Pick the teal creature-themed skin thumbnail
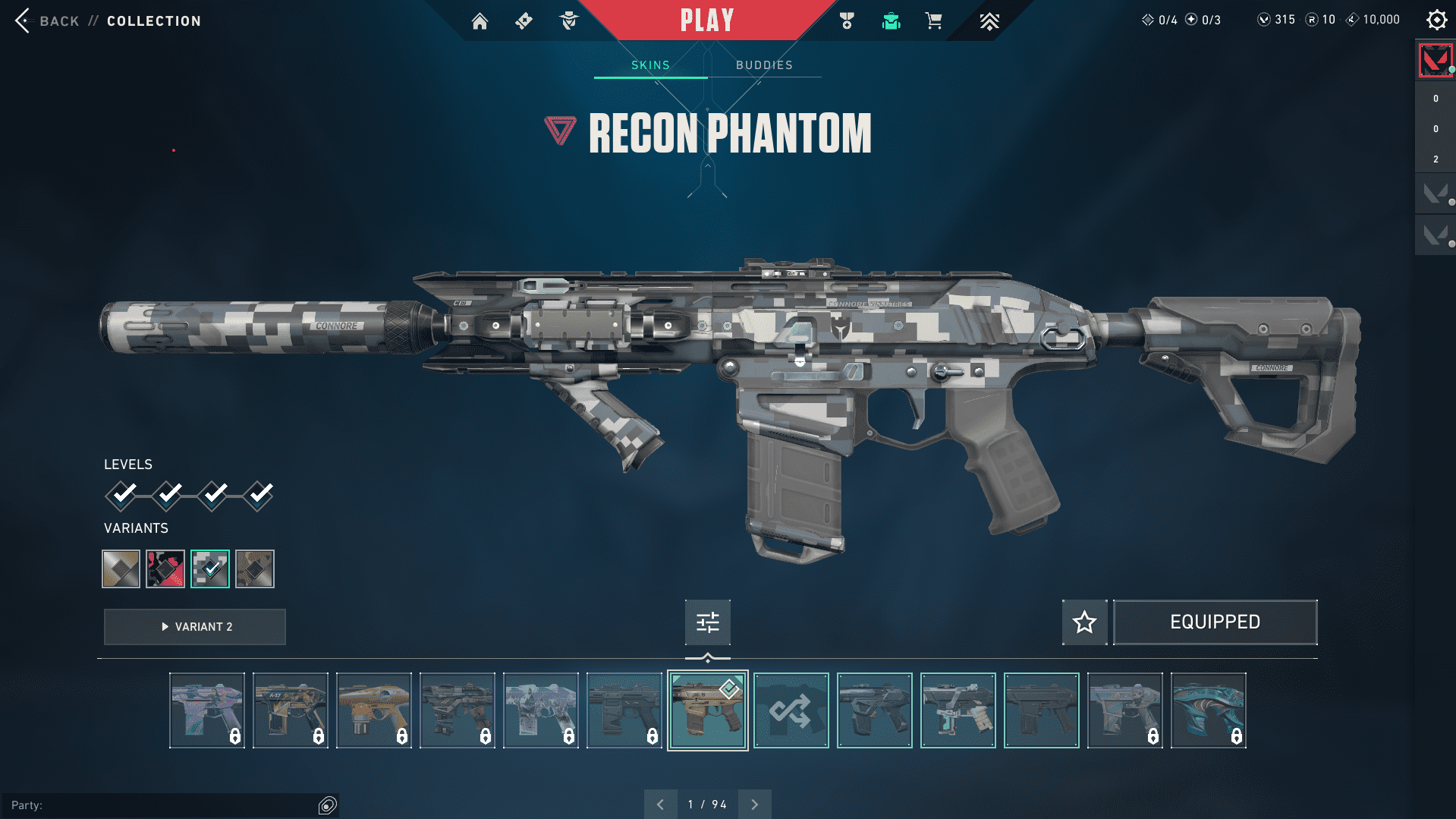 [x=1208, y=710]
